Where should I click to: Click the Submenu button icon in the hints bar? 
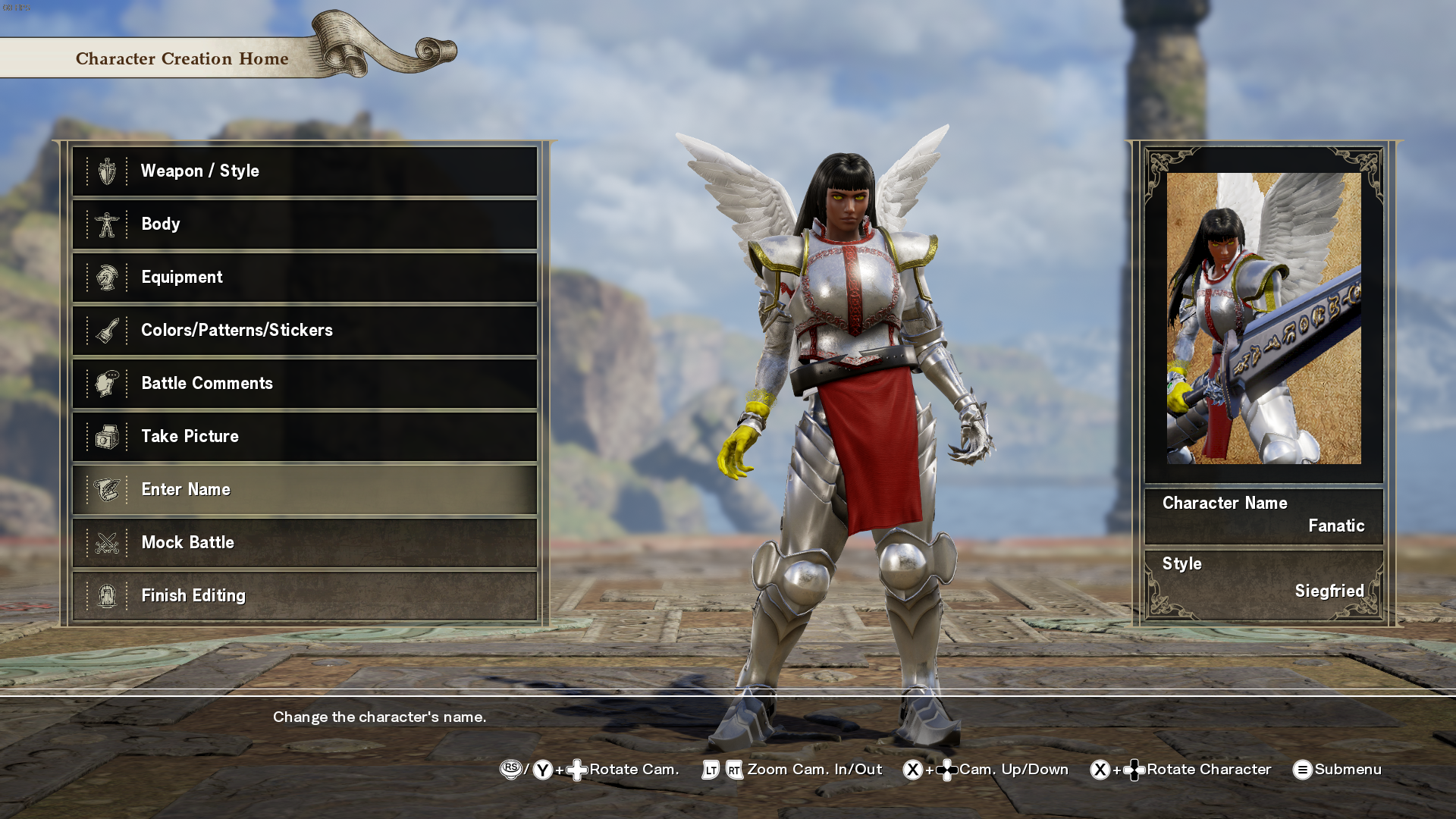1302,769
